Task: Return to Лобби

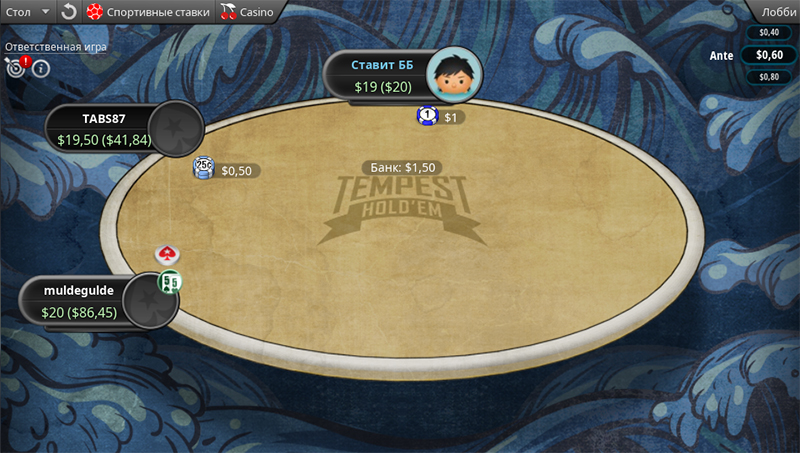Action: pyautogui.click(x=778, y=12)
